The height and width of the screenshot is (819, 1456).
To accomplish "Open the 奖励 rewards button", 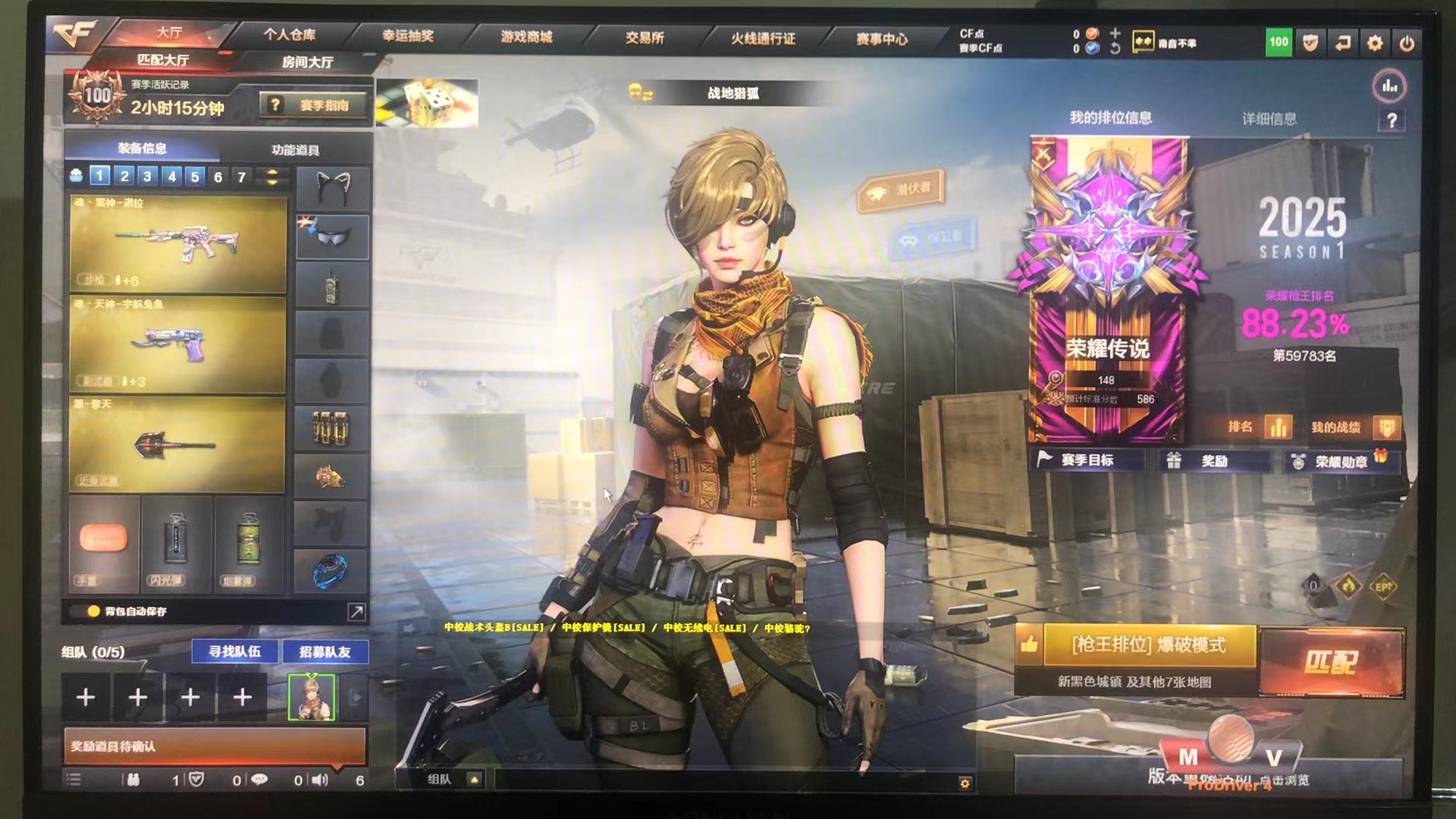I will (x=1213, y=461).
